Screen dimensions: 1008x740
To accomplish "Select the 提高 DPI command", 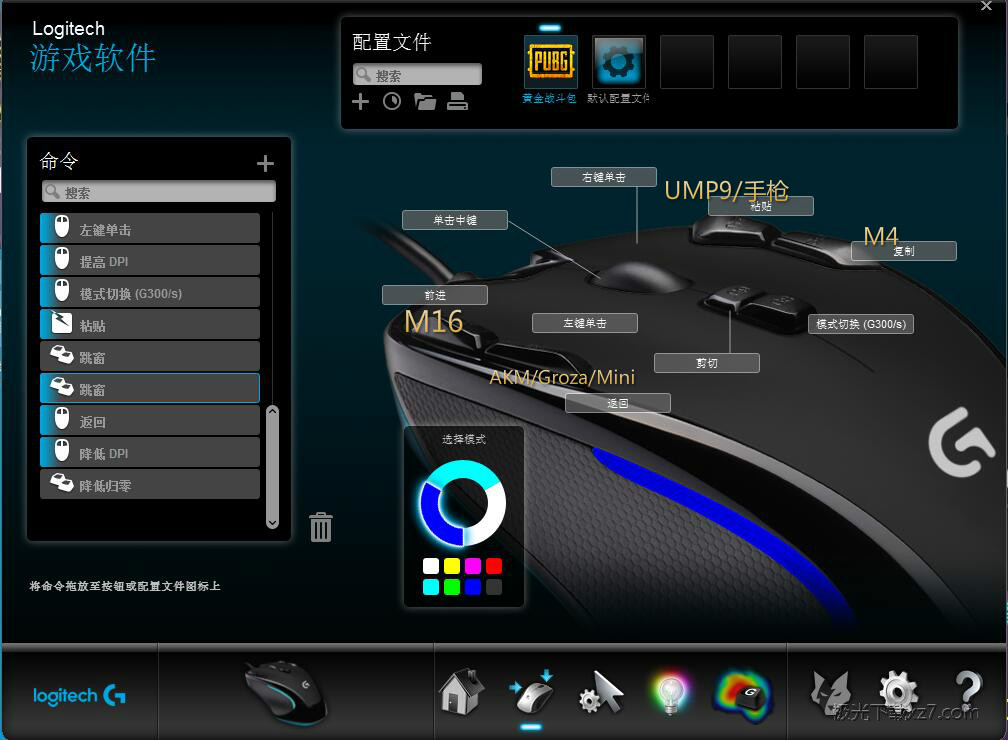I will coord(150,261).
